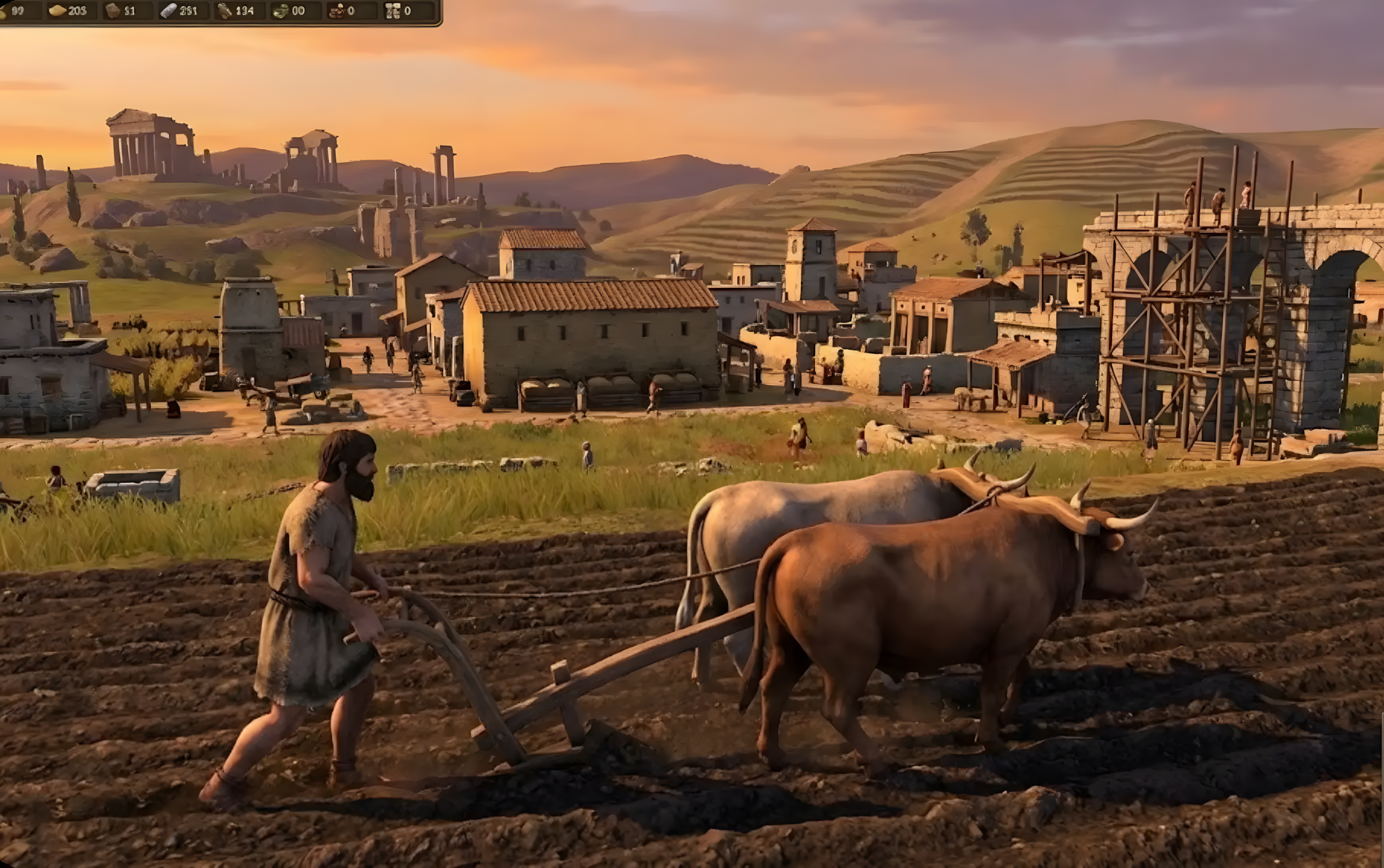Click the stone resource icon showing 11

click(112, 10)
